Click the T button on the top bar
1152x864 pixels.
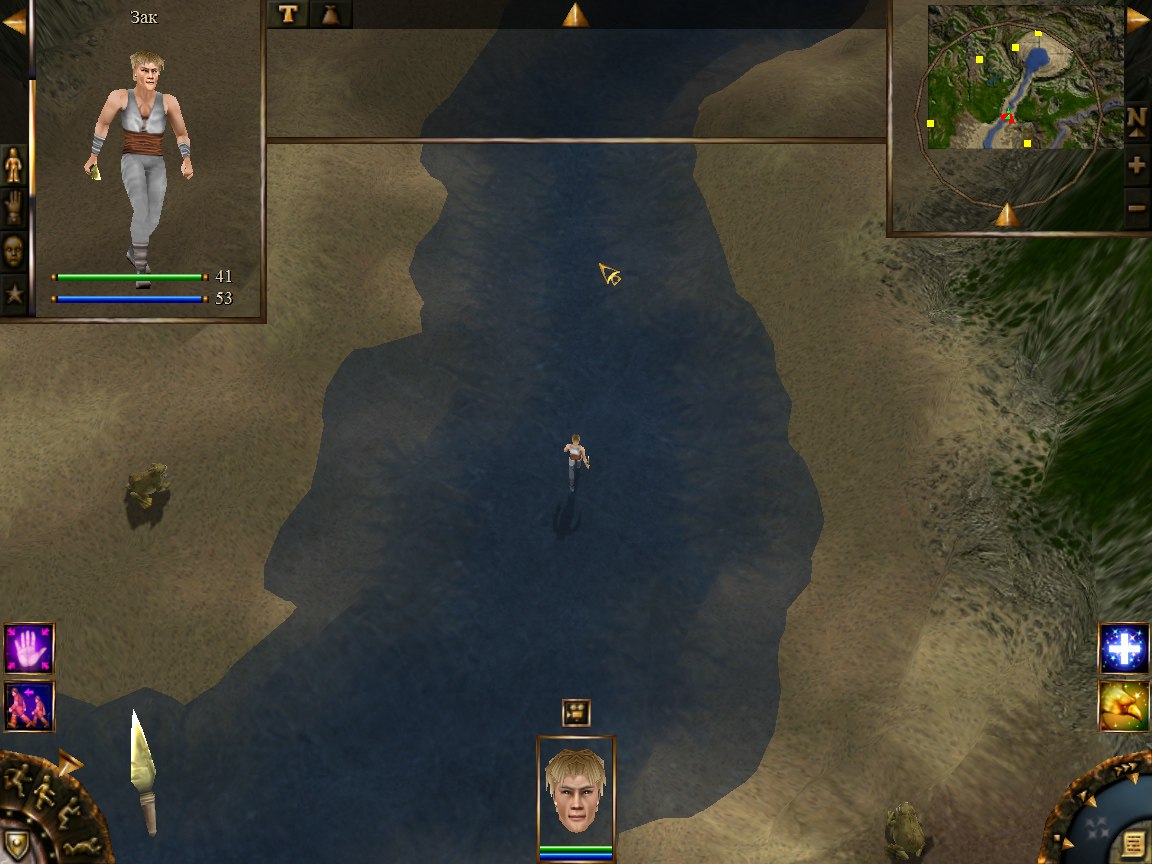pyautogui.click(x=289, y=14)
